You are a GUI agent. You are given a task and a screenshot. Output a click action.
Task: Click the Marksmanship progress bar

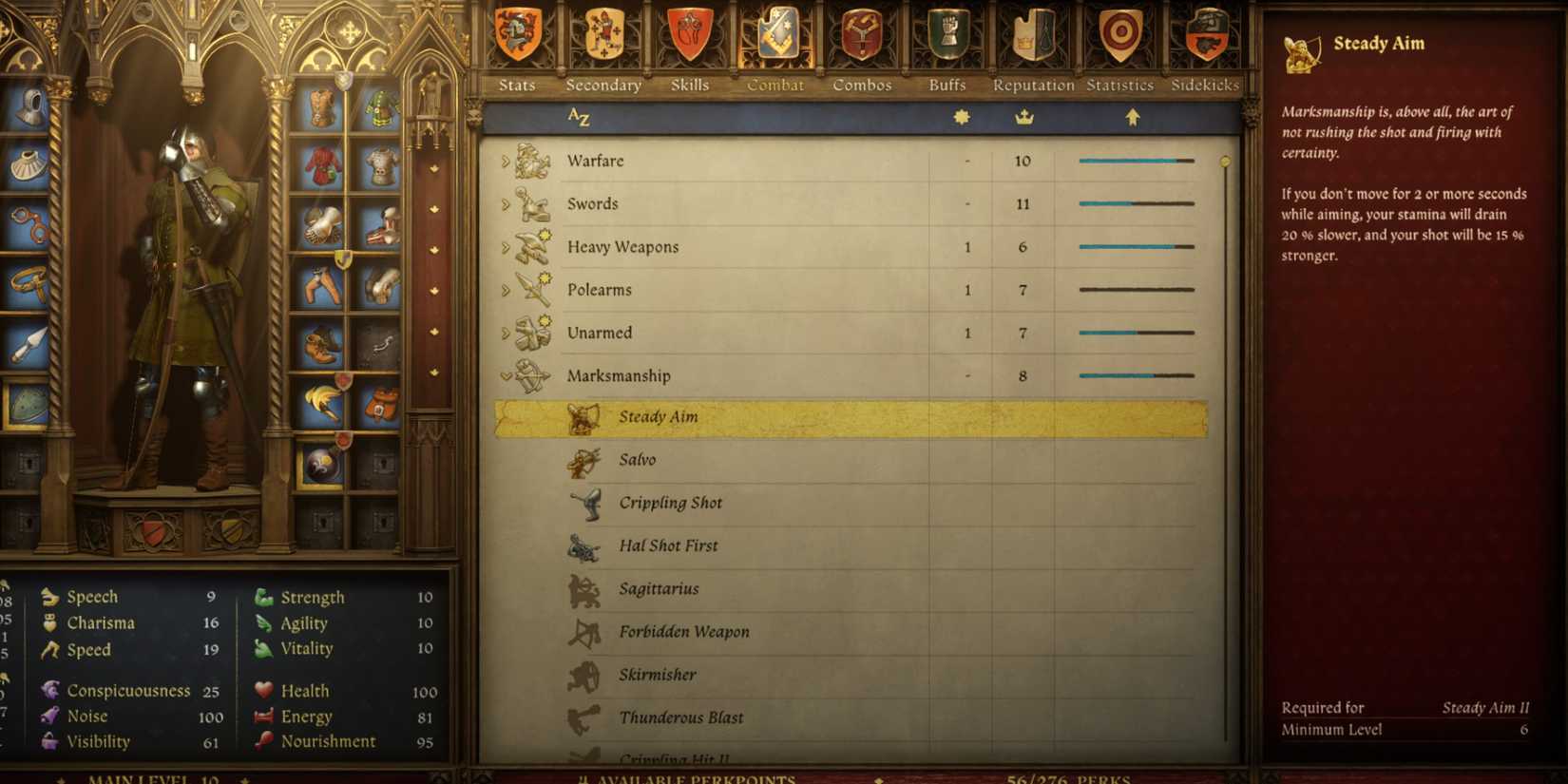1136,375
